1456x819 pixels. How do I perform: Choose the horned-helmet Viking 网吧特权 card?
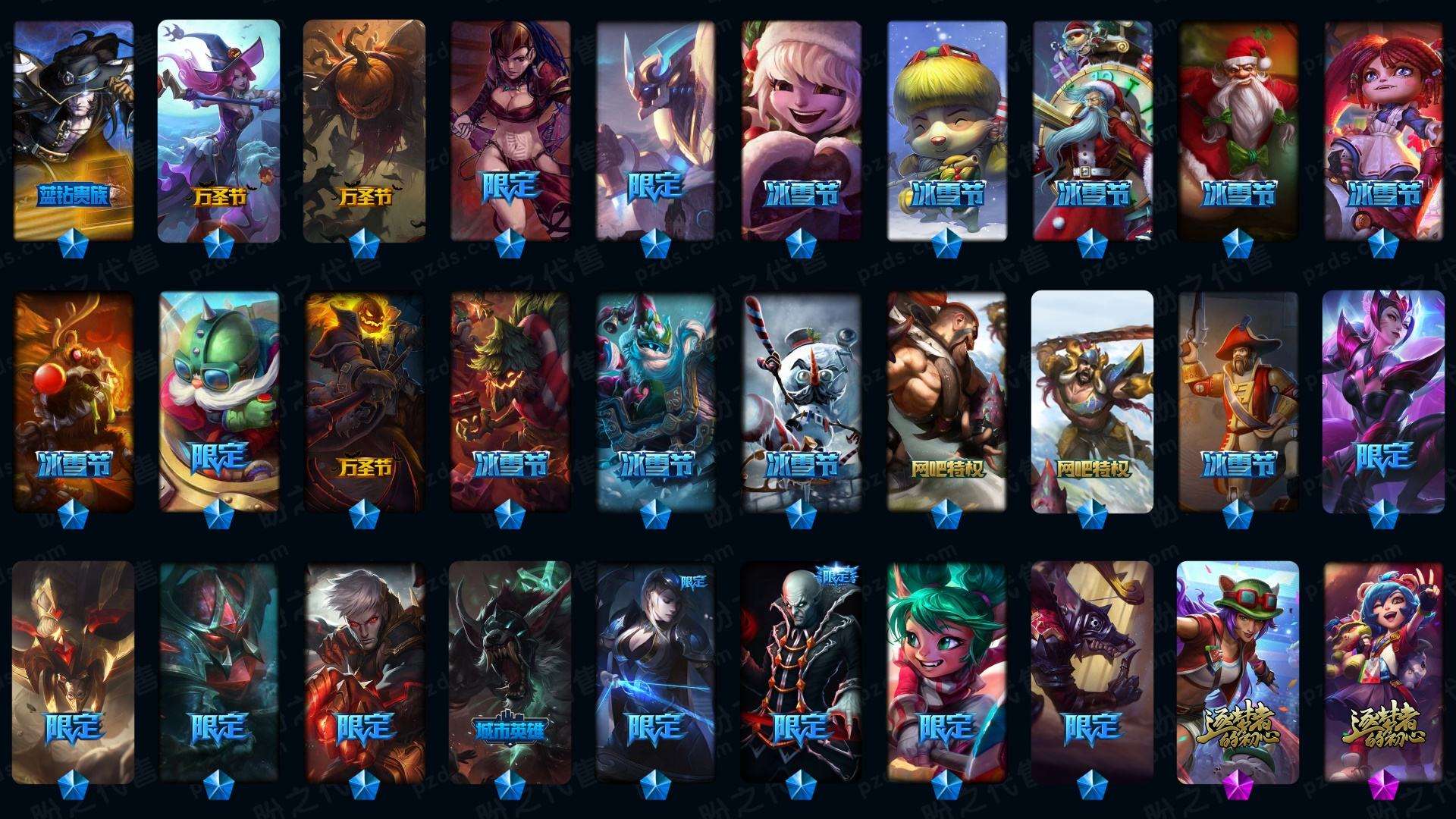tap(1092, 402)
